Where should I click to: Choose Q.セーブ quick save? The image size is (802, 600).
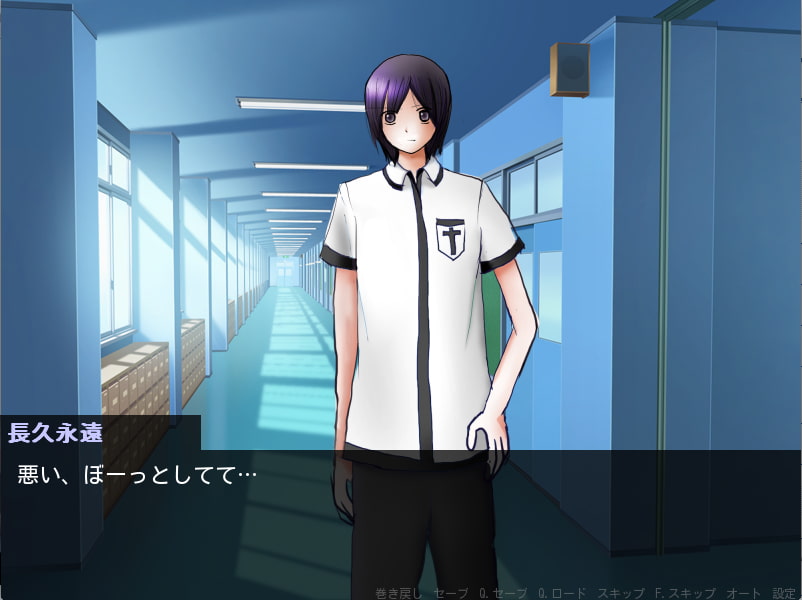point(503,593)
